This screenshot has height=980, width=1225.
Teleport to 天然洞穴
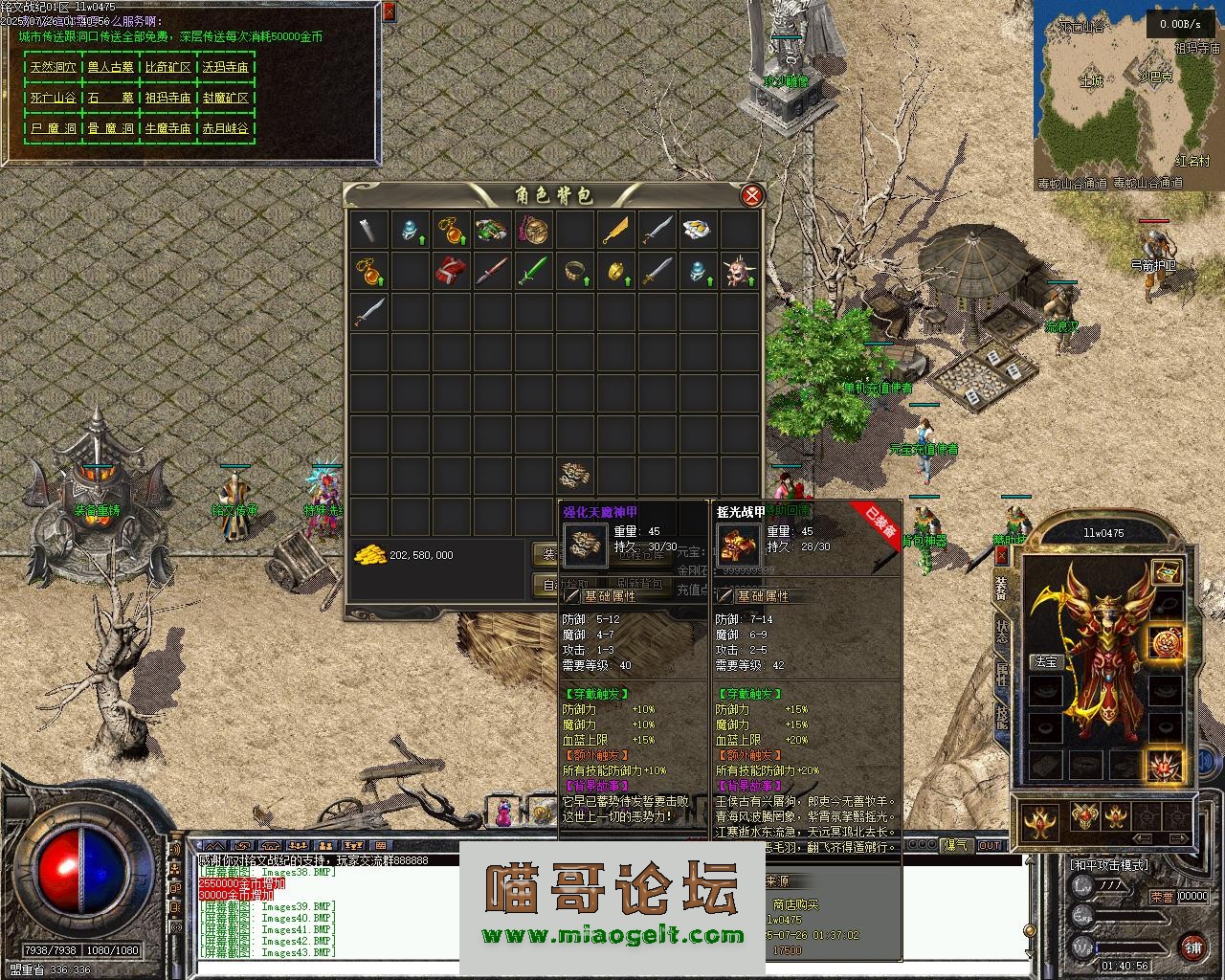[54, 68]
